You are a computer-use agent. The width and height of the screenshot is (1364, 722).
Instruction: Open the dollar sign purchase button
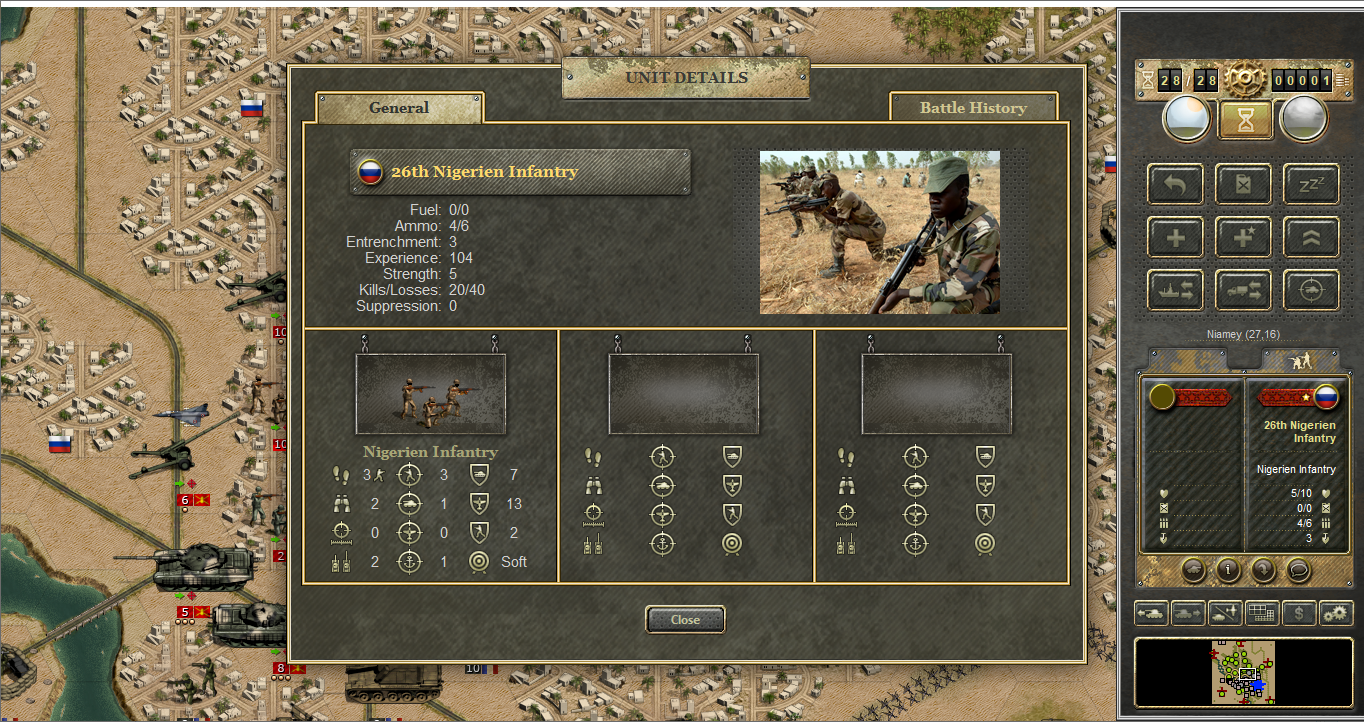coord(1298,612)
